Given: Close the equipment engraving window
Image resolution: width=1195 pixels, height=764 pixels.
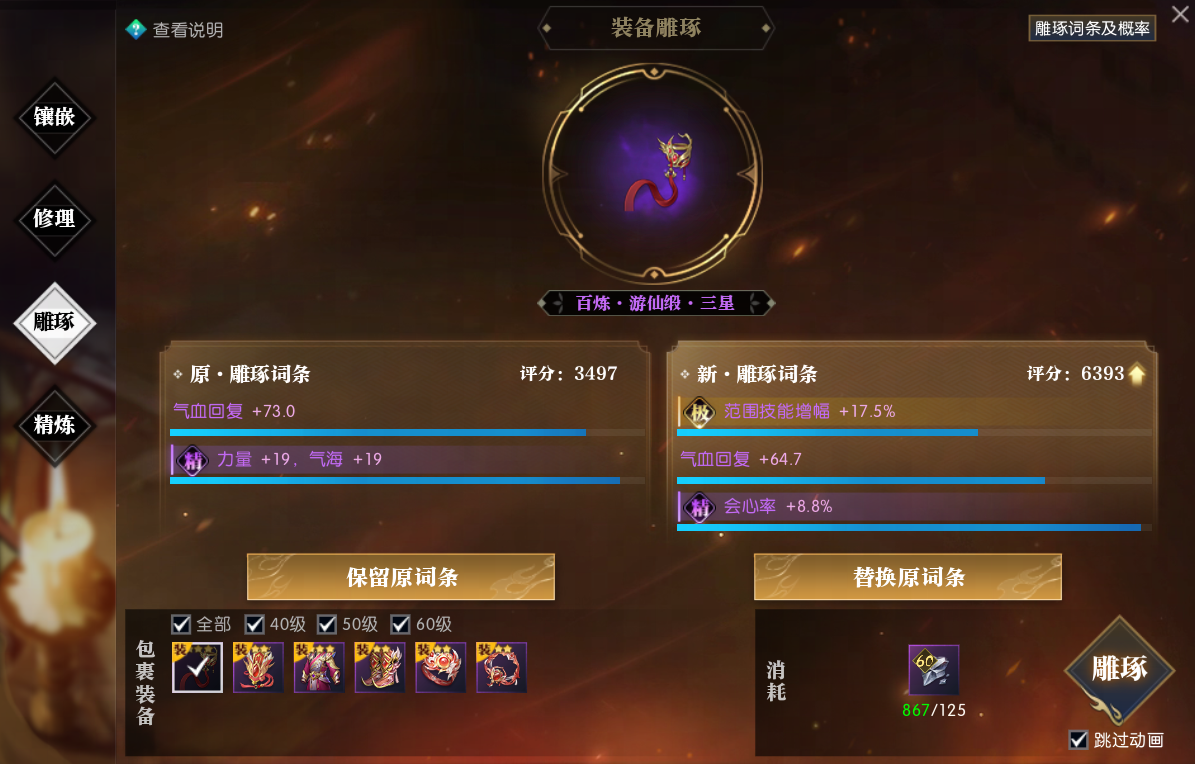Looking at the screenshot, I should [1180, 14].
